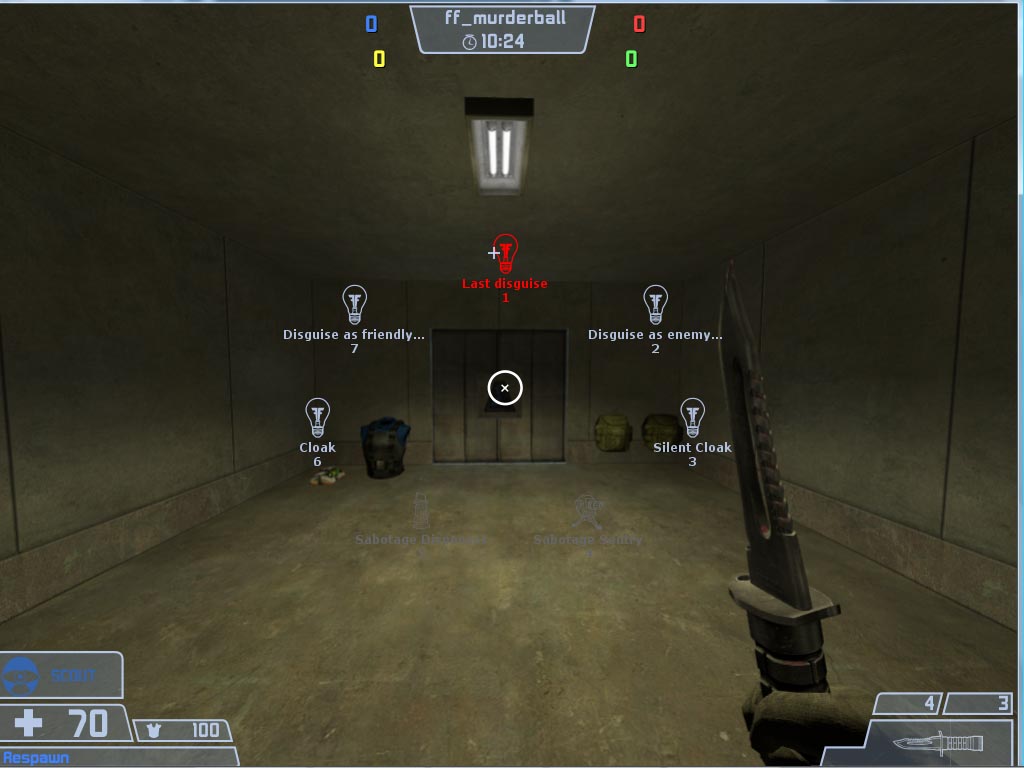The width and height of the screenshot is (1024, 768).
Task: Click the class portrait icon
Action: tap(22, 676)
